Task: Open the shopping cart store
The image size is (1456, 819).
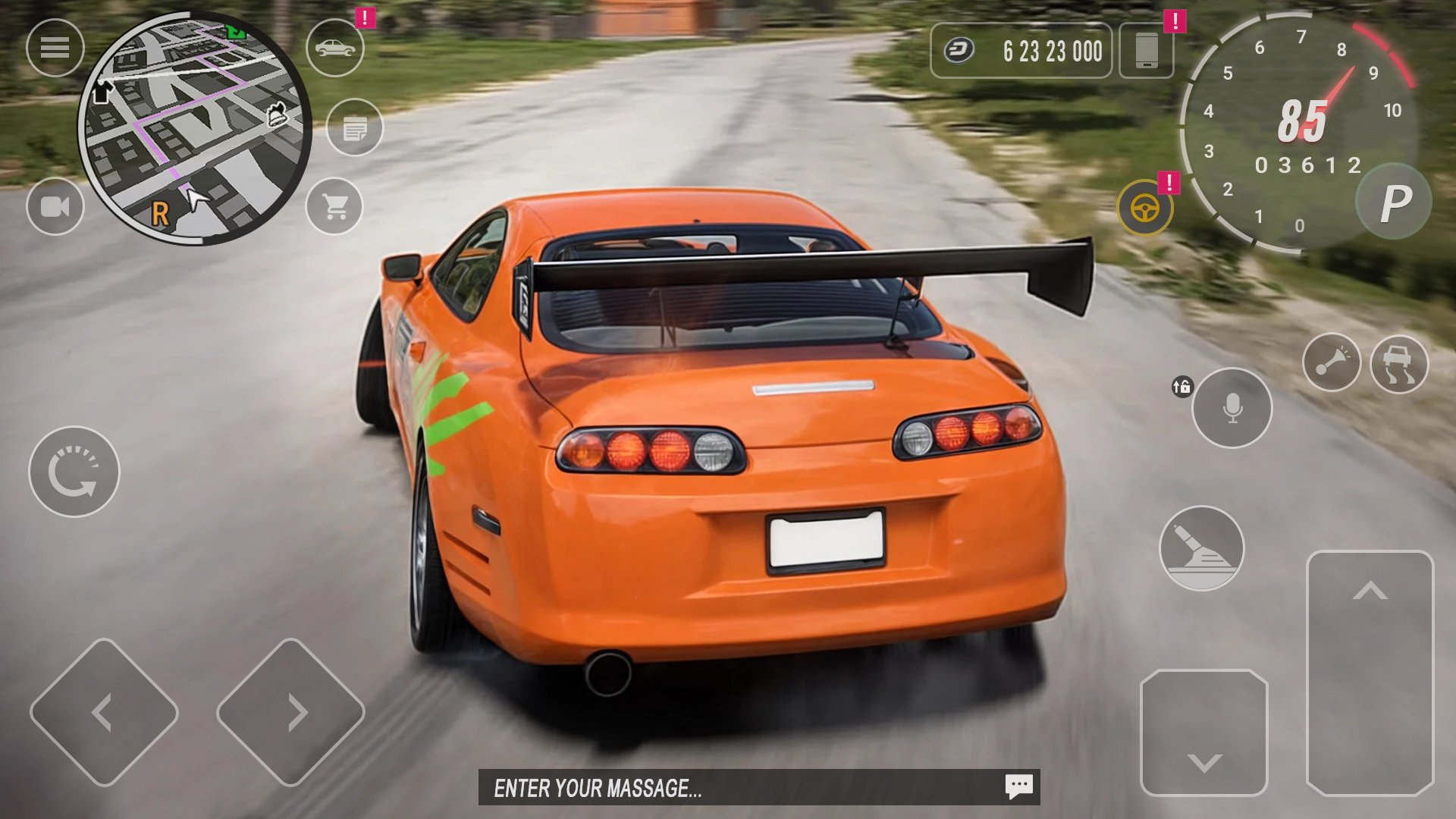Action: pos(335,206)
